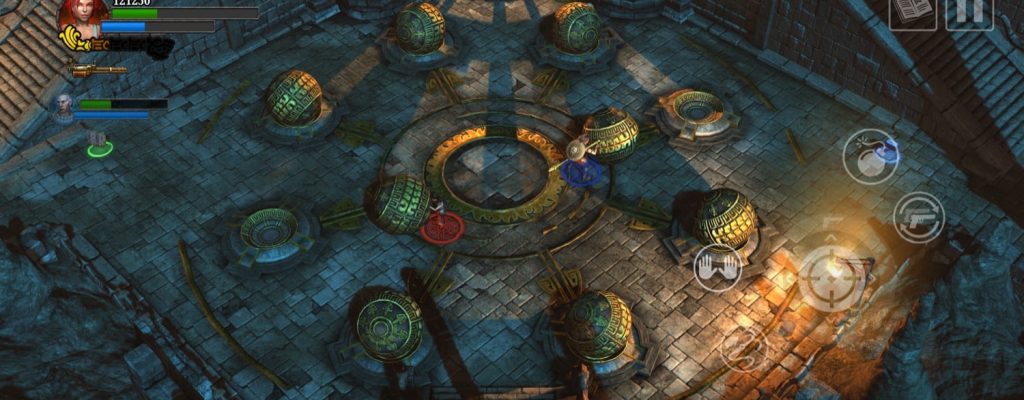
Task: Tap the equipped rifle weapon icon
Action: coord(98,70)
